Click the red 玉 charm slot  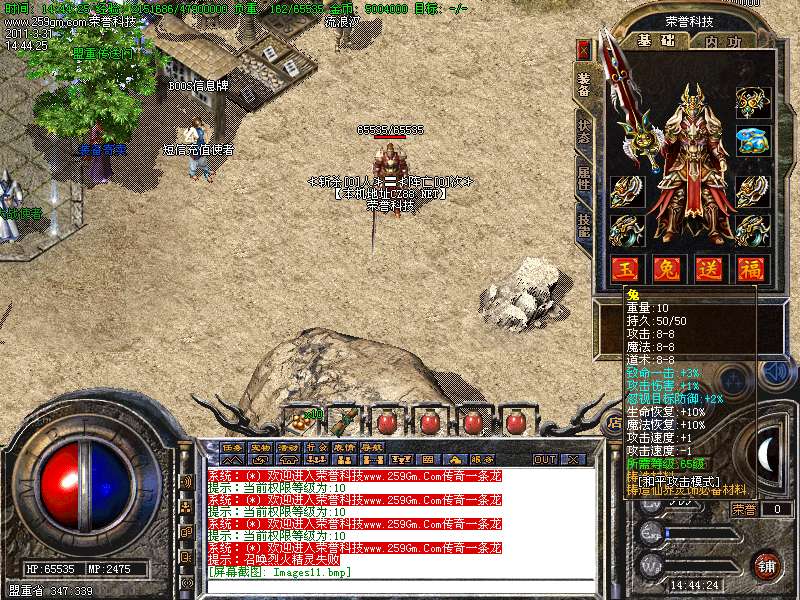pos(625,268)
